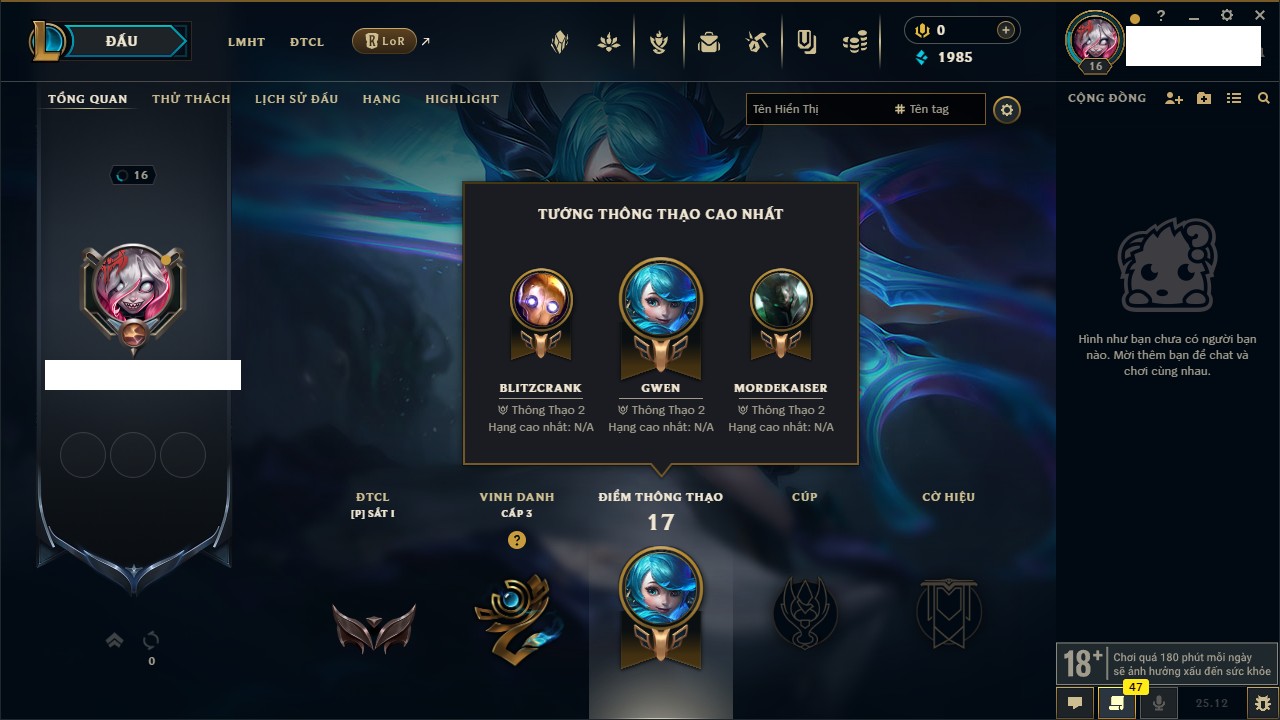Switch to the ĐTCL game tab
The height and width of the screenshot is (720, 1280).
(307, 42)
